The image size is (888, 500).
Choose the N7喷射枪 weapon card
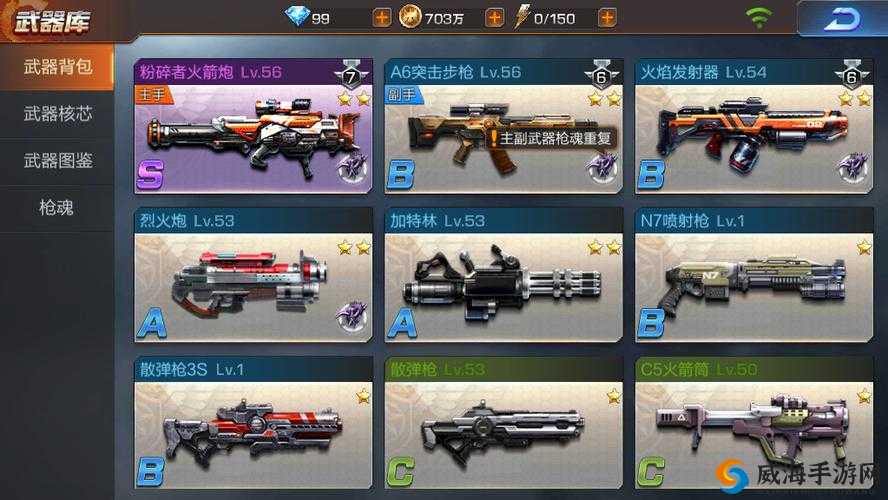pos(754,274)
